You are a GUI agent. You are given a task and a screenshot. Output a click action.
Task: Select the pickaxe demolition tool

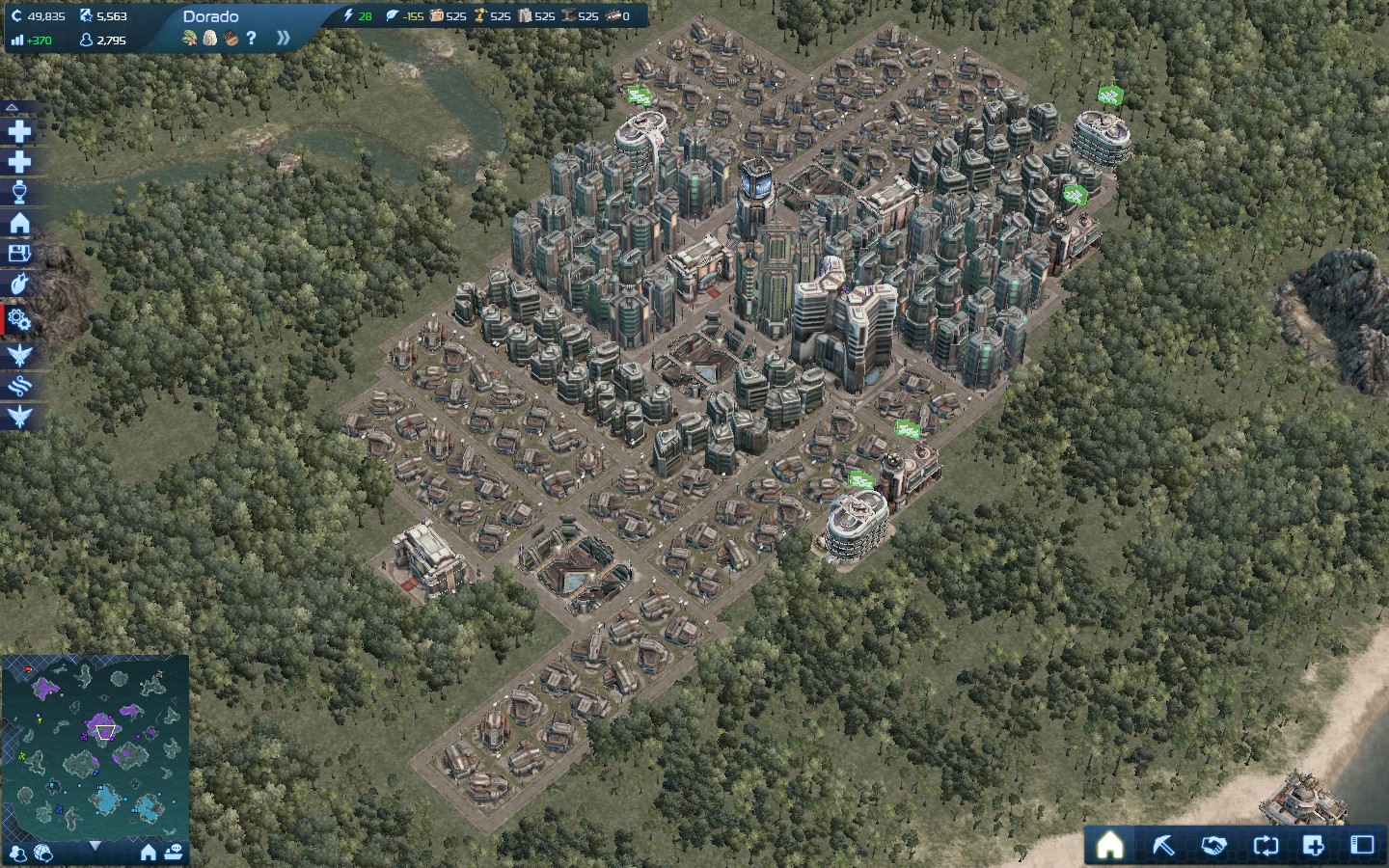click(1164, 846)
